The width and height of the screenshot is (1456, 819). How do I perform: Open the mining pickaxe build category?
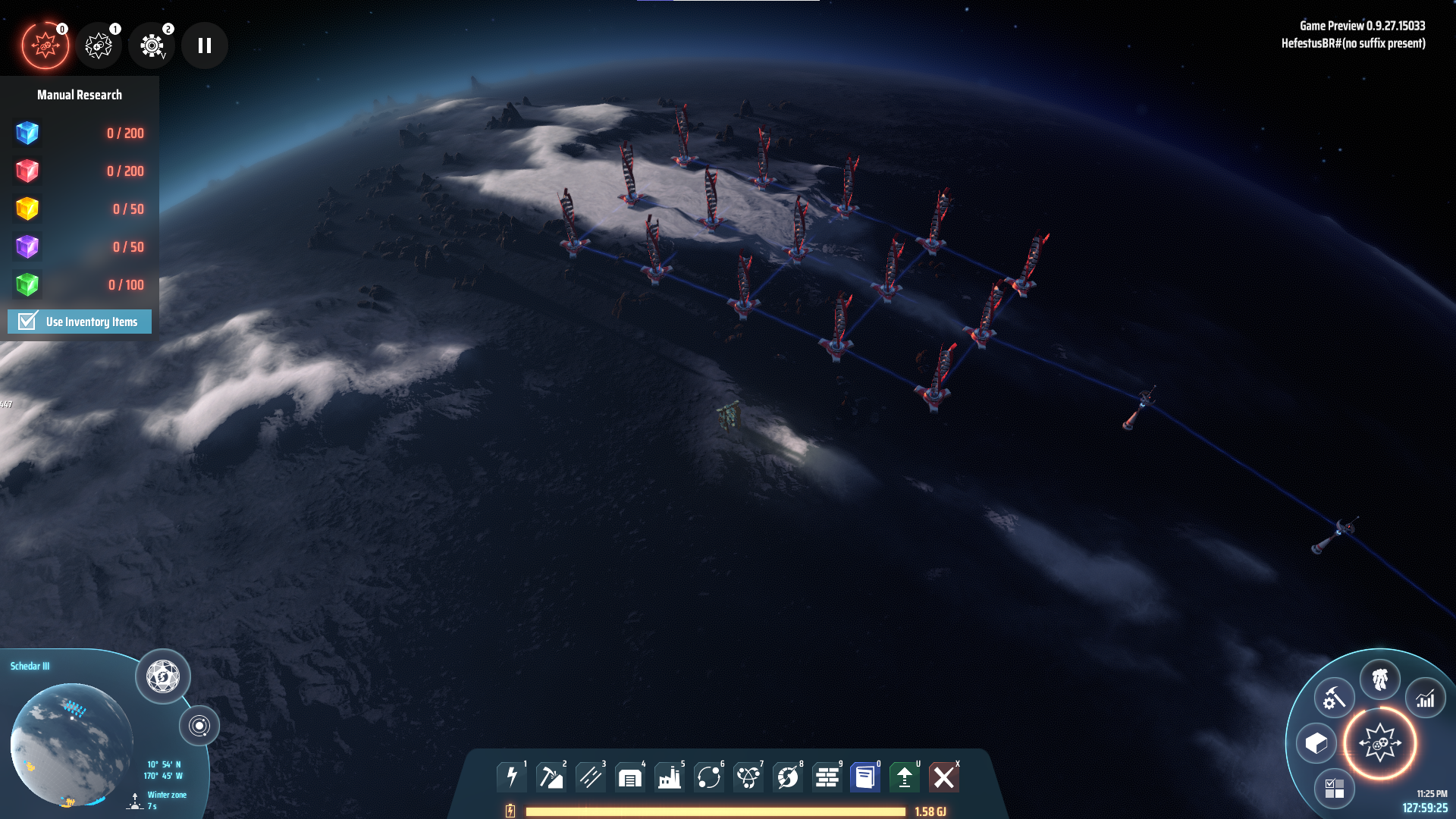pos(551,777)
